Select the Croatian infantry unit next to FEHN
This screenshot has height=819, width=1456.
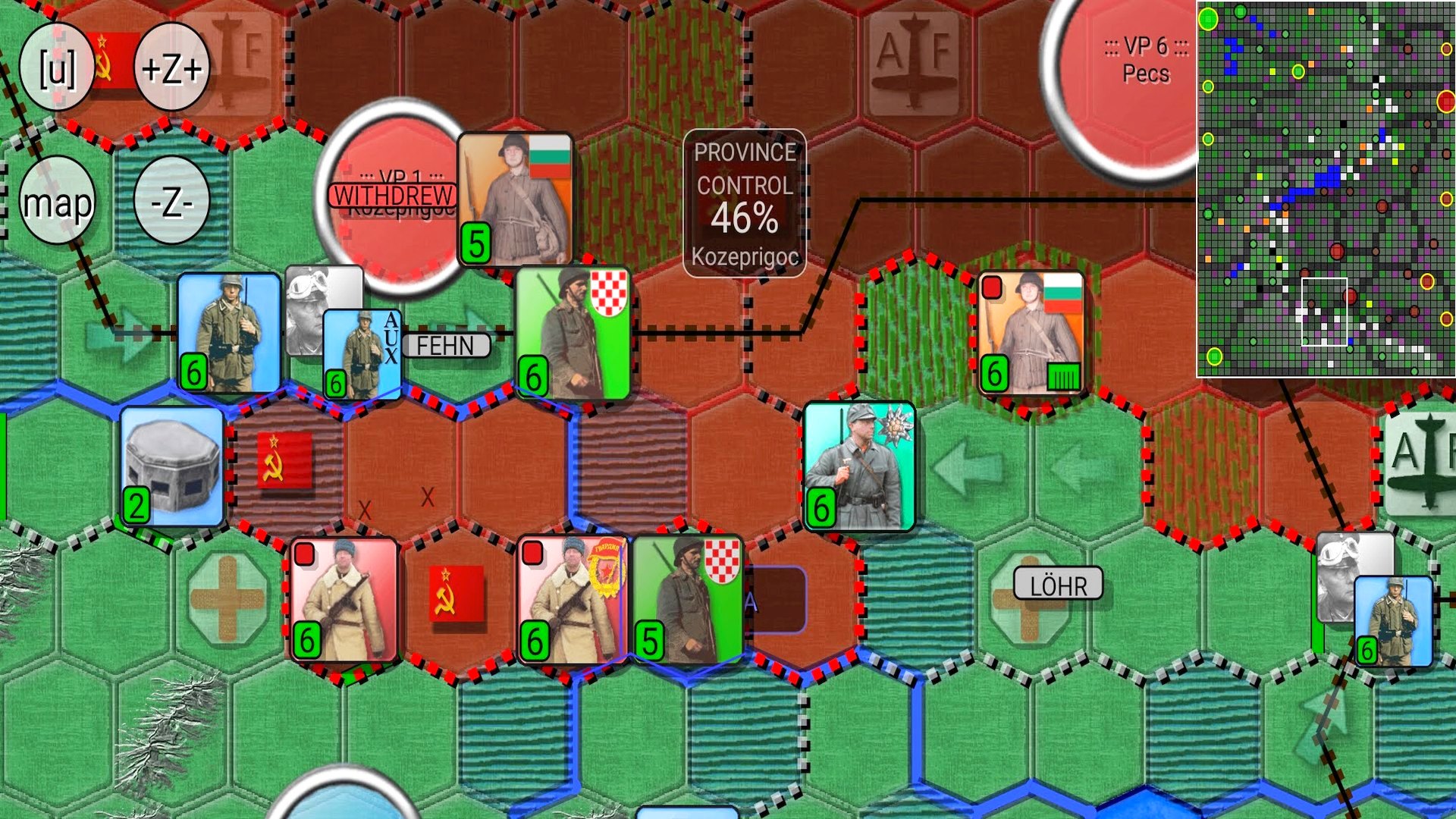coord(573,329)
